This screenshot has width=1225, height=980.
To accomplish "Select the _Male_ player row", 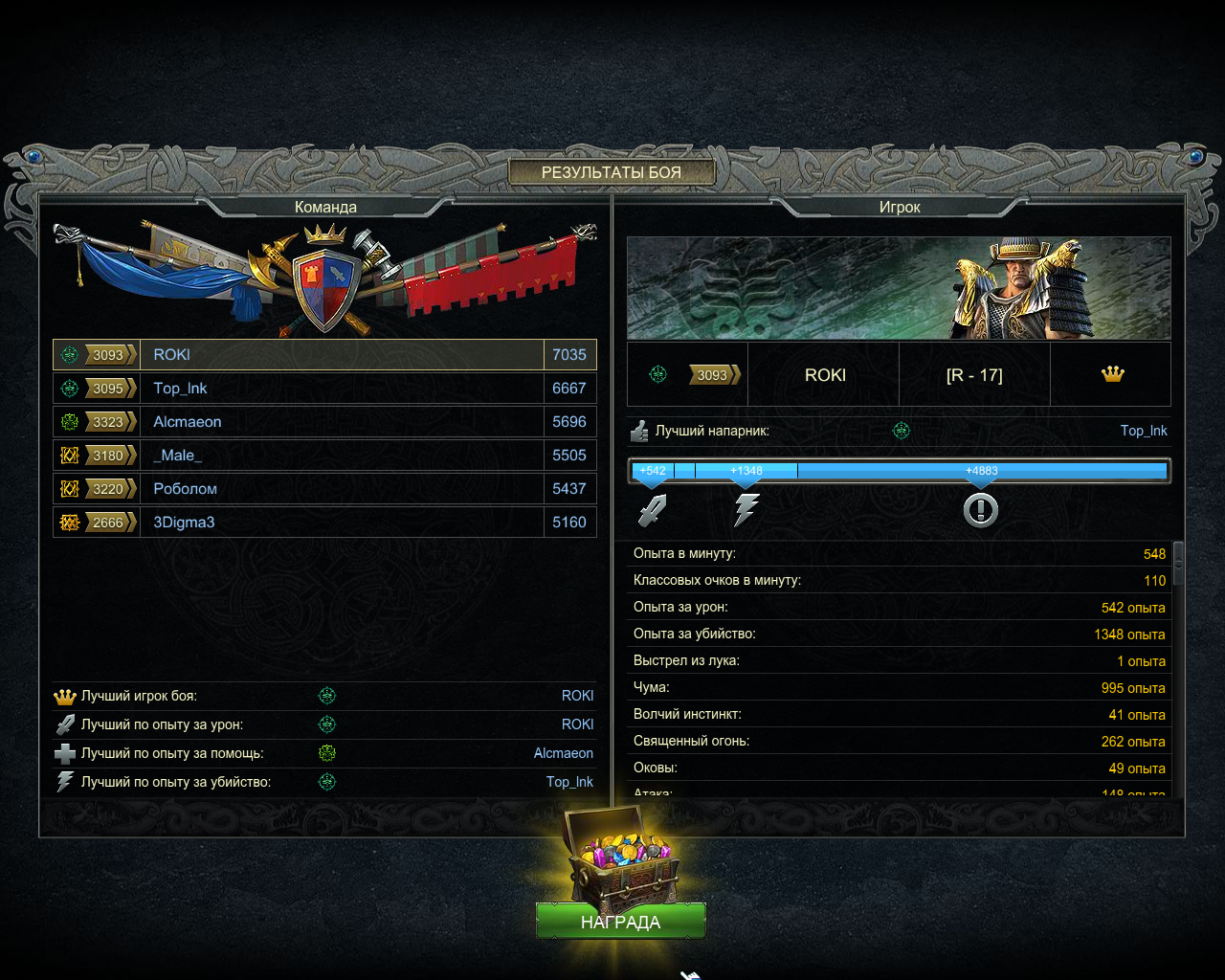I will pyautogui.click(x=325, y=456).
